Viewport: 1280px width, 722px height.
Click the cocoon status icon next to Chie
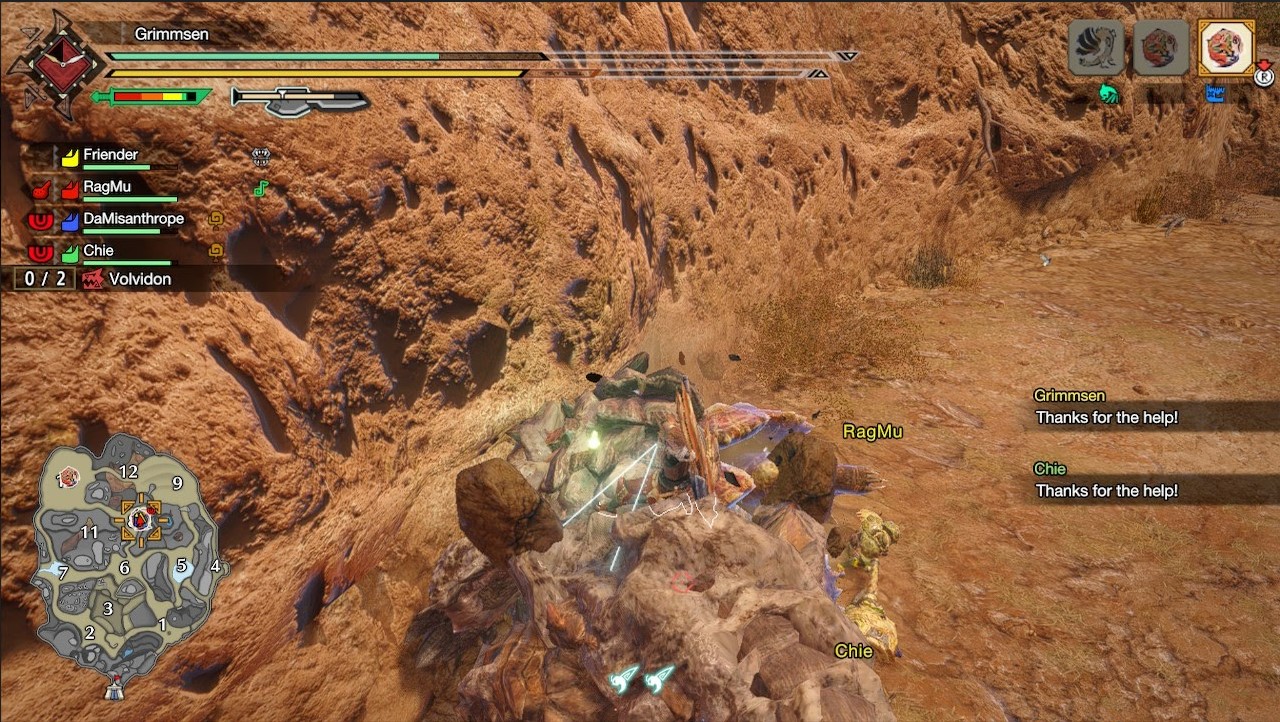pyautogui.click(x=215, y=251)
